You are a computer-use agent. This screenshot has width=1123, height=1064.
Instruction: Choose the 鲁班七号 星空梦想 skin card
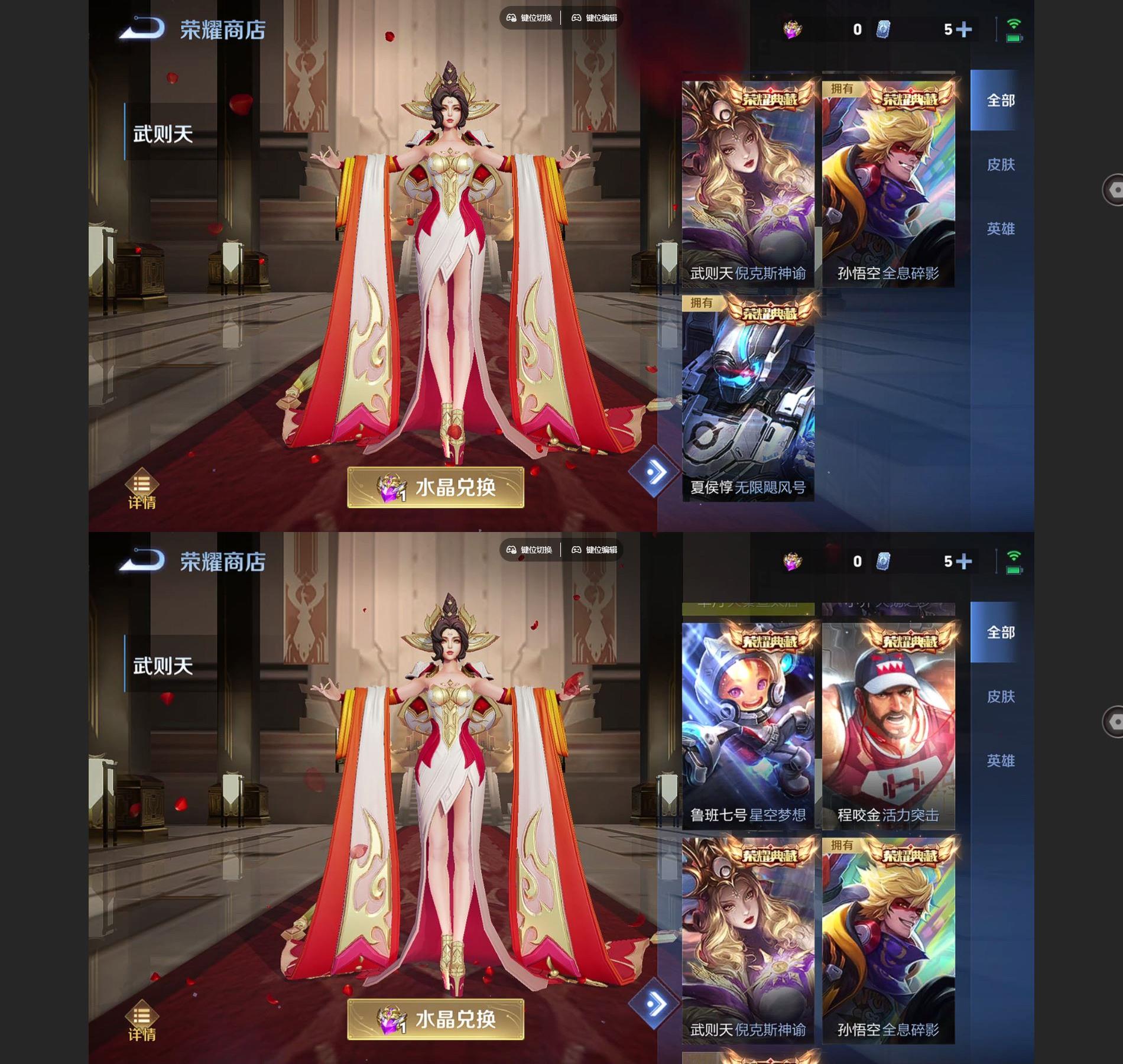(x=748, y=724)
